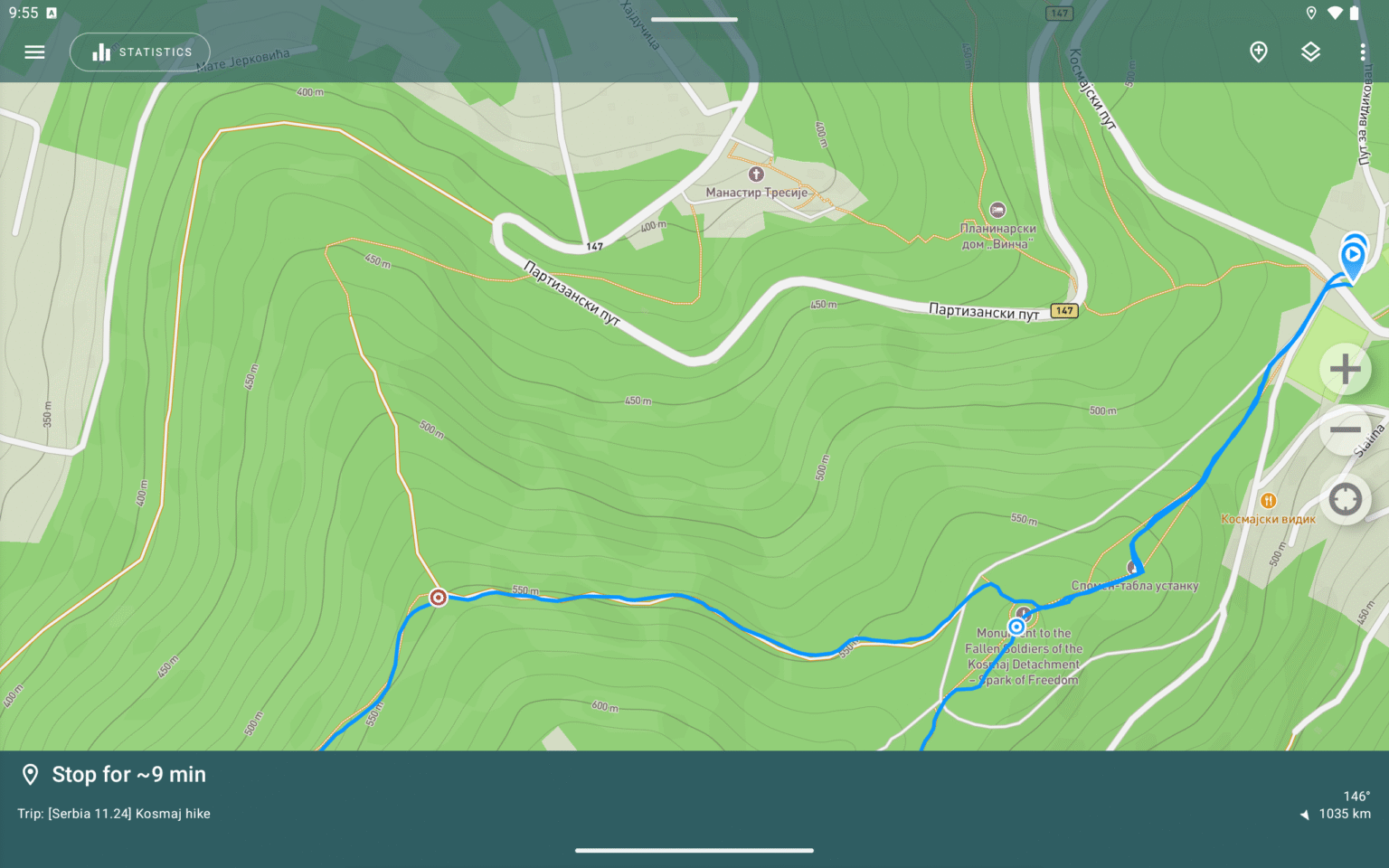This screenshot has height=868, width=1389.
Task: Tap the Stop for ~9 min info row
Action: pos(127,774)
